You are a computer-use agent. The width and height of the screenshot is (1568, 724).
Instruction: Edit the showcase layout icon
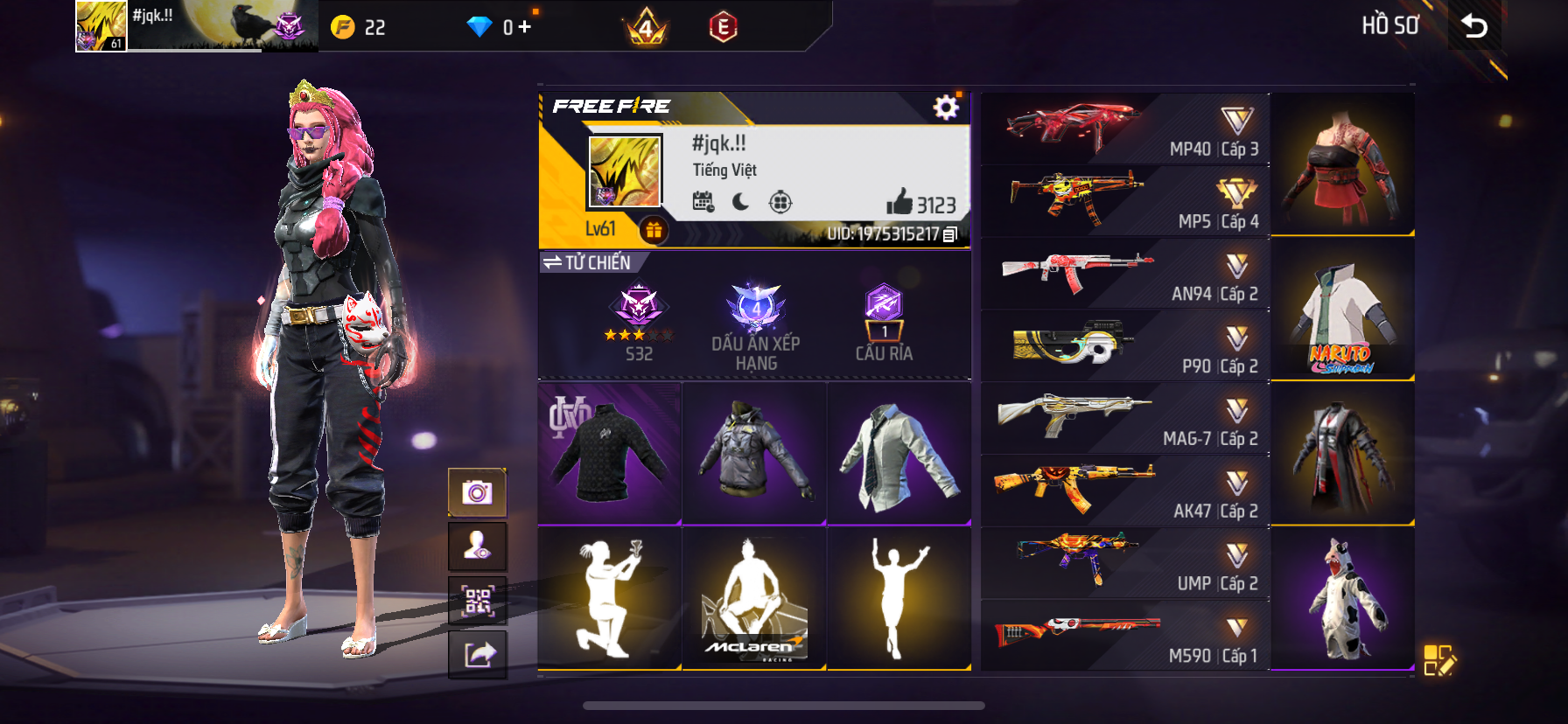pos(1438,660)
